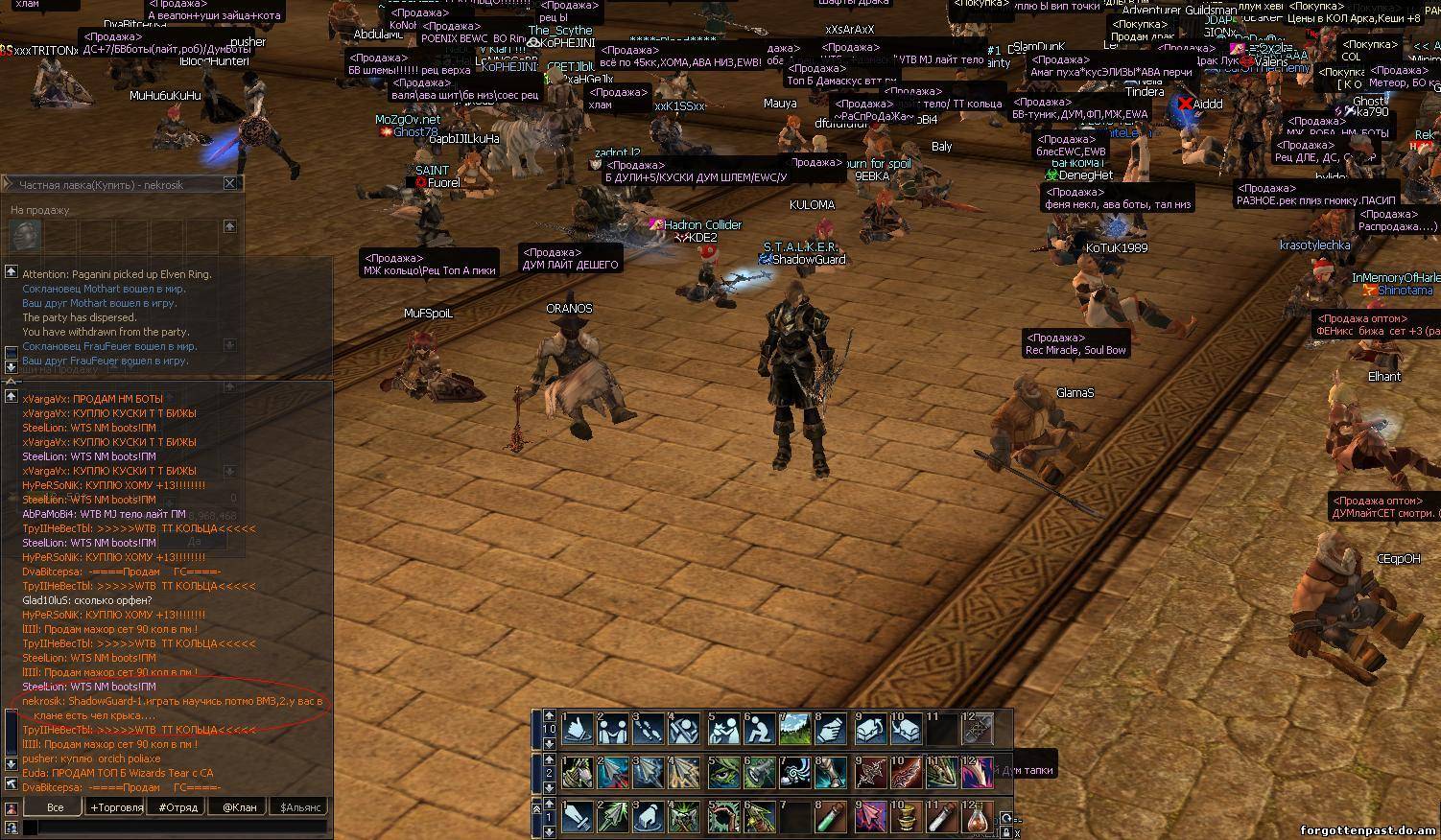Close the private store window

tap(230, 183)
